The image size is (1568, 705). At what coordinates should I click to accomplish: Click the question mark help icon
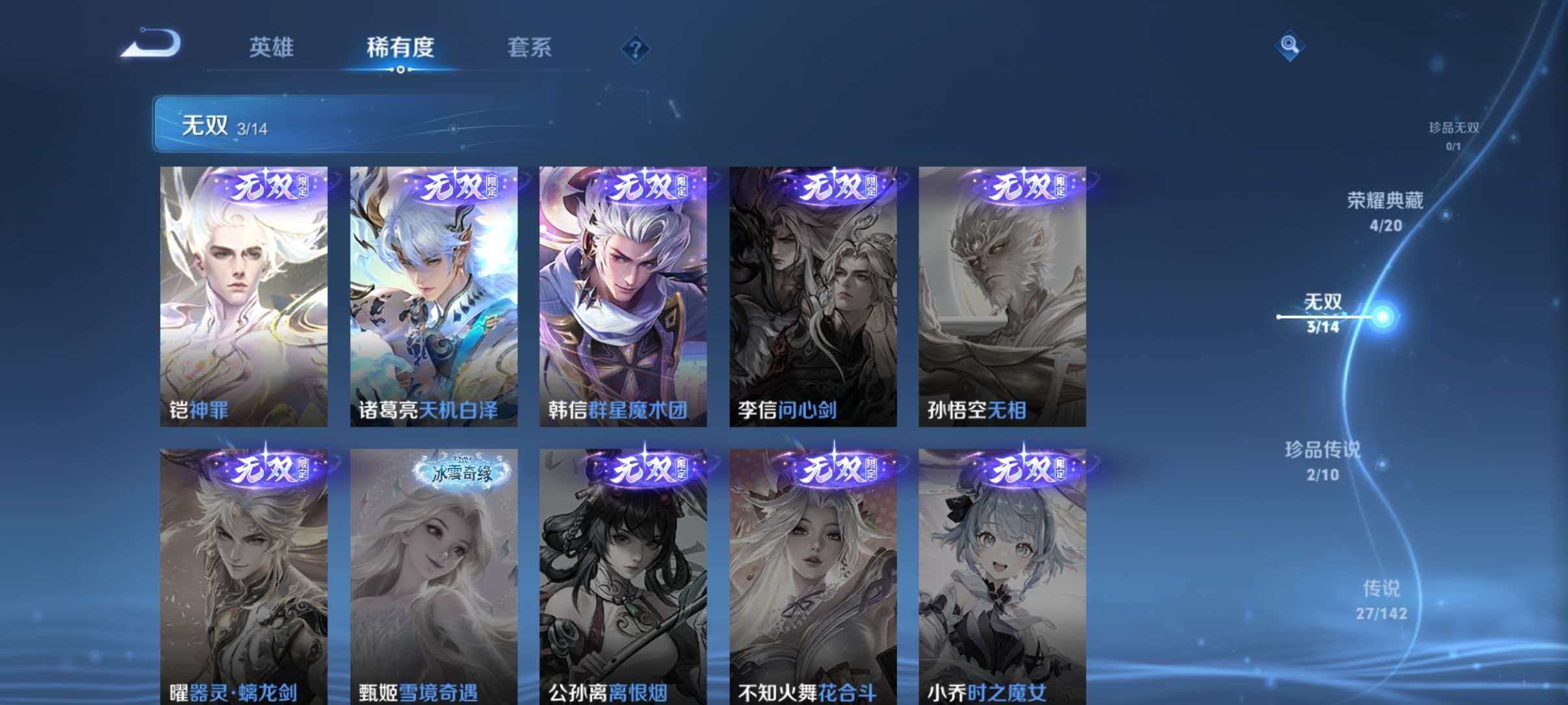[636, 49]
